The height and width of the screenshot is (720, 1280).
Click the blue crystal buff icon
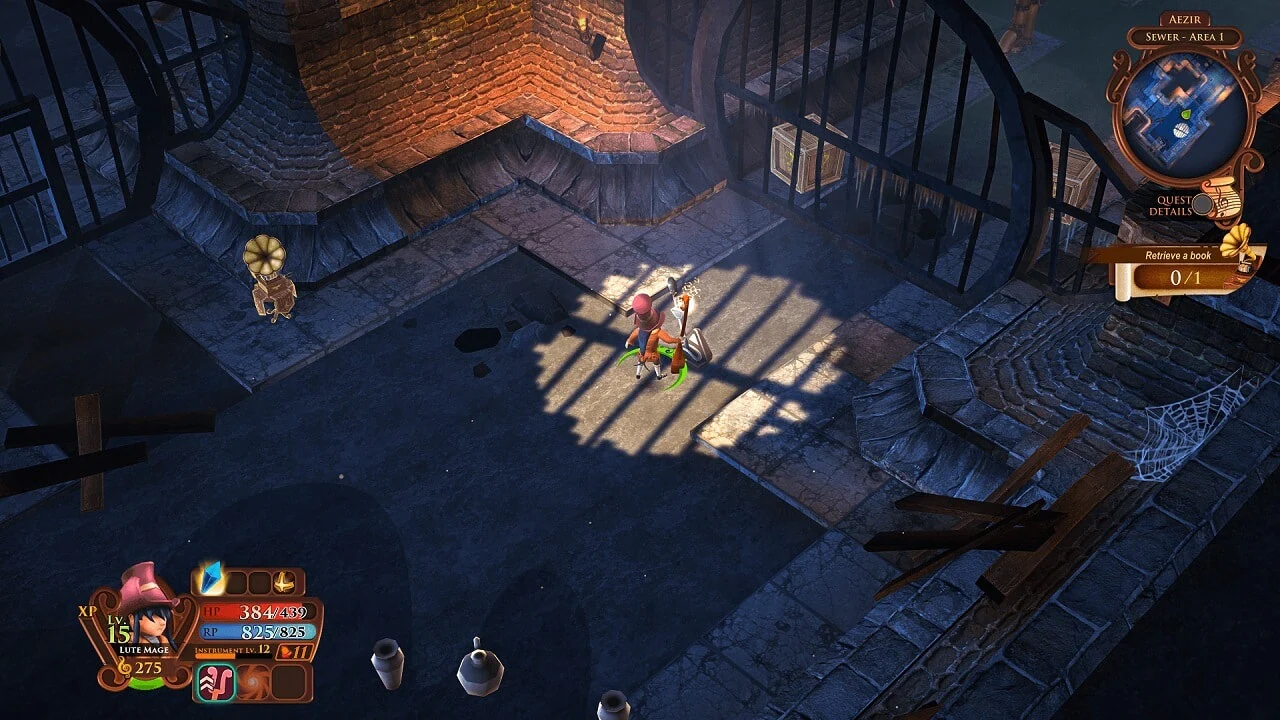(210, 578)
